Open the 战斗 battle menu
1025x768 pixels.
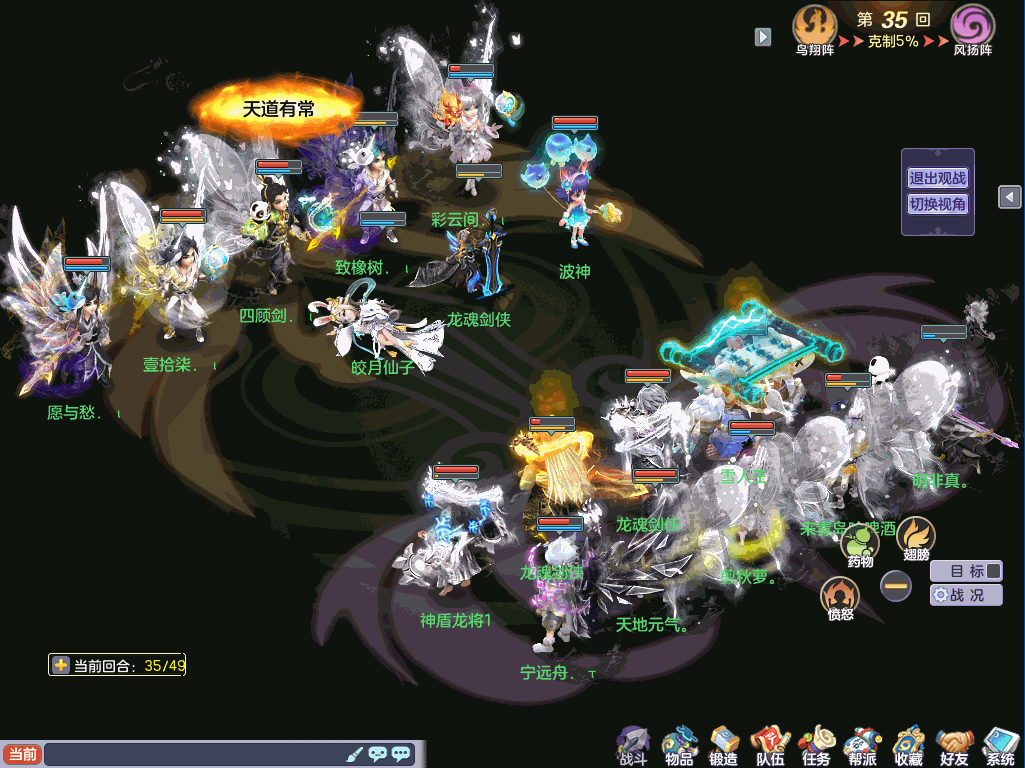pos(633,745)
